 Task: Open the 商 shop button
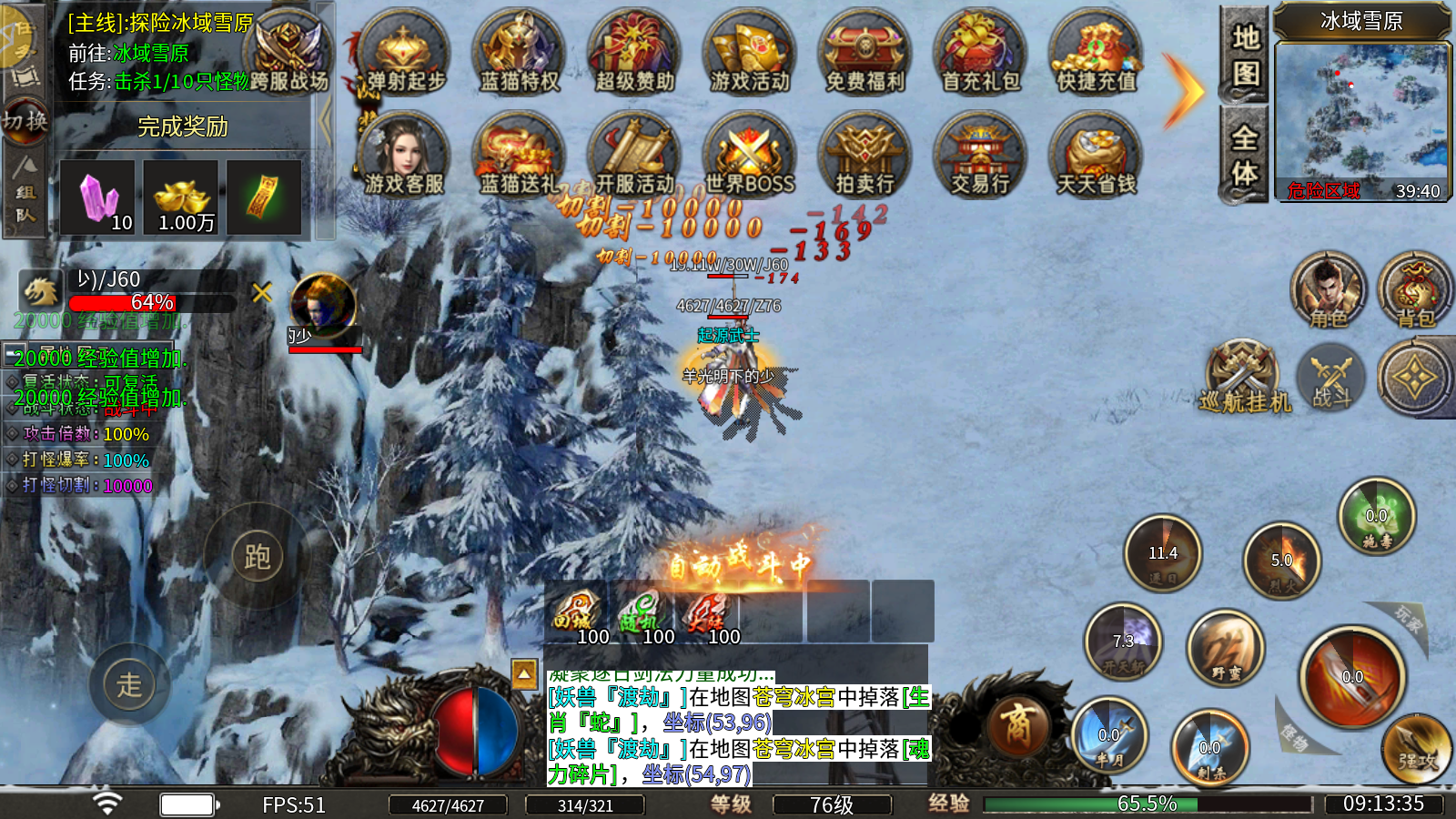[x=1016, y=726]
